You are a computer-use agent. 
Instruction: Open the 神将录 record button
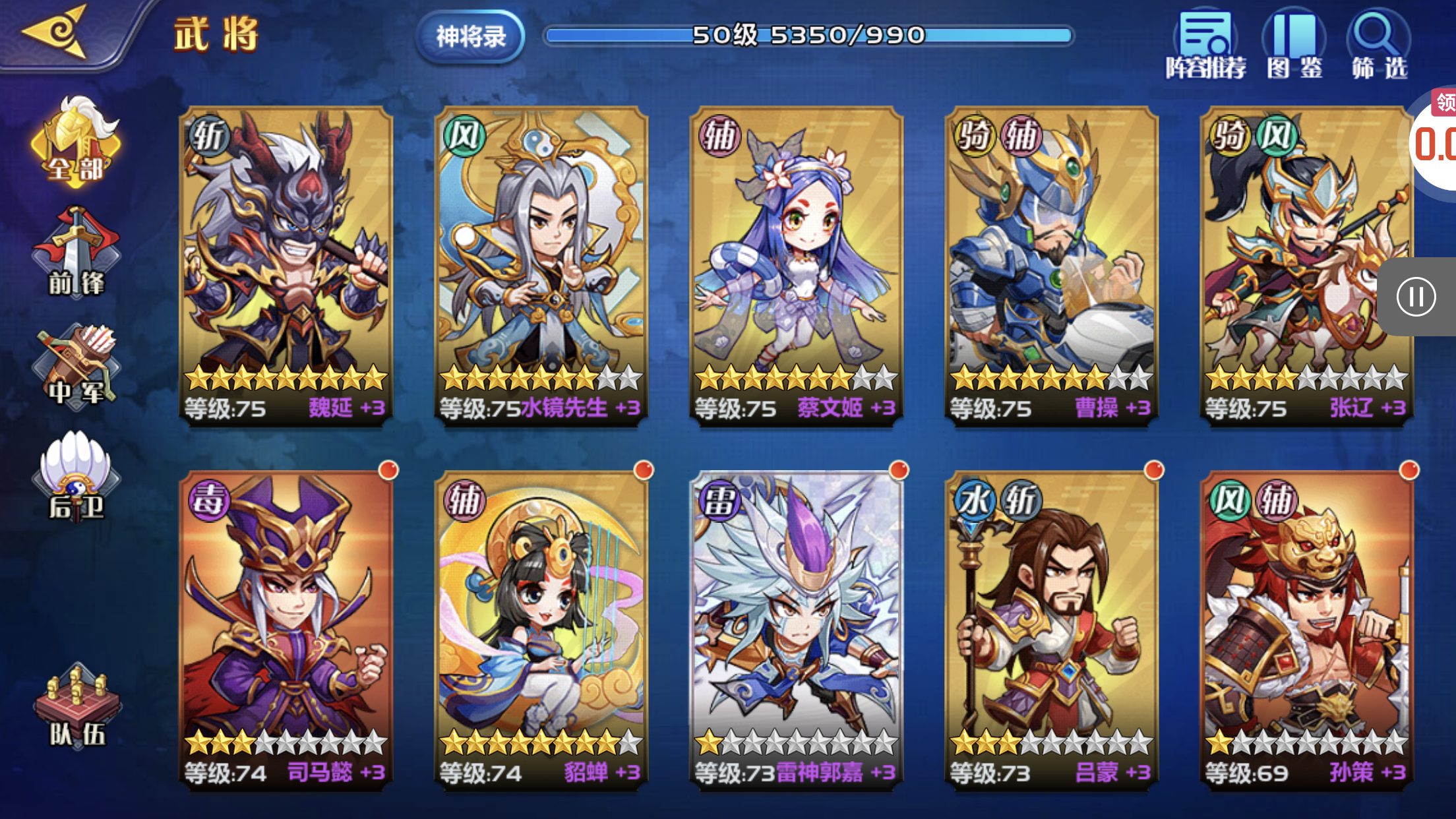471,36
